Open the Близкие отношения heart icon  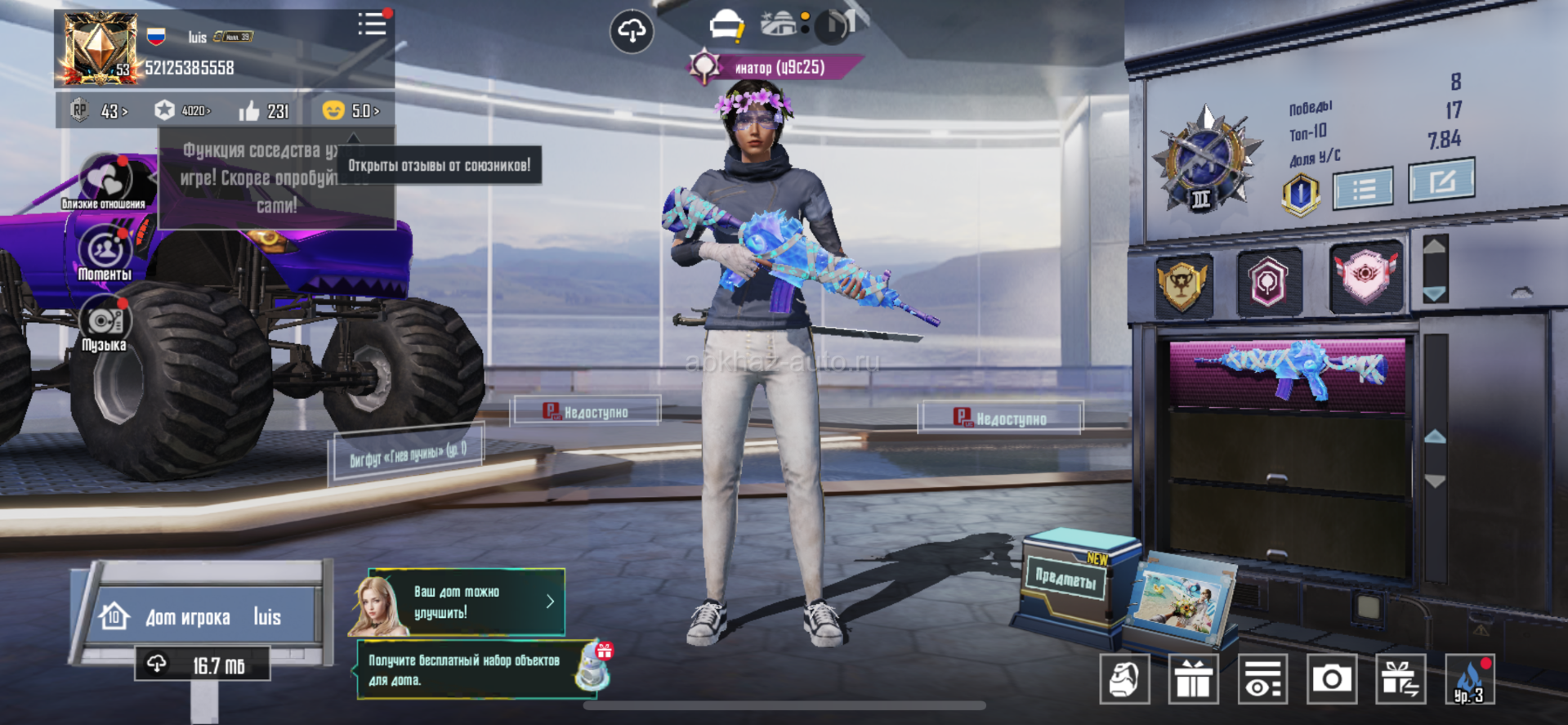point(105,178)
